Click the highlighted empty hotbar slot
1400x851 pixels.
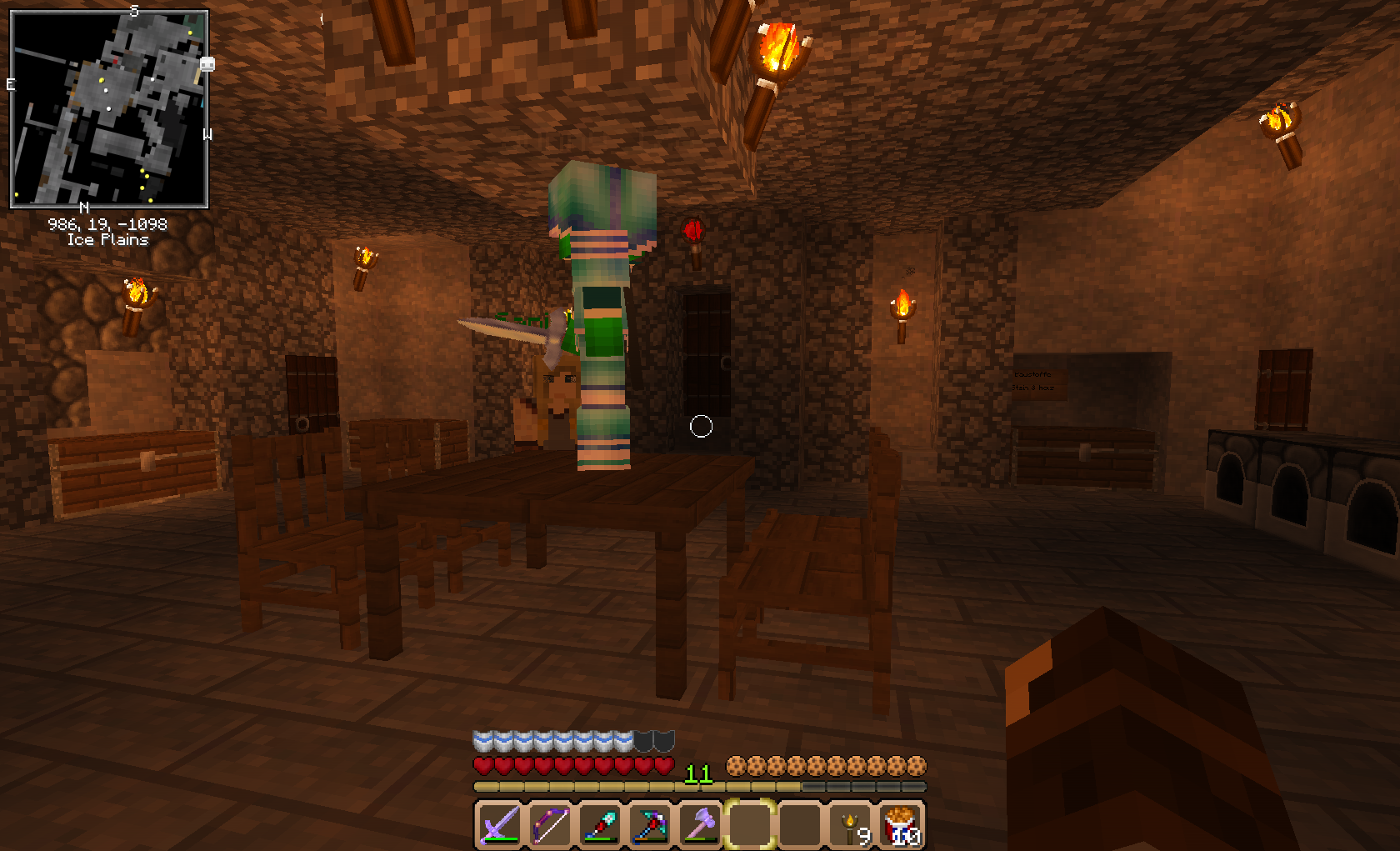(750, 824)
